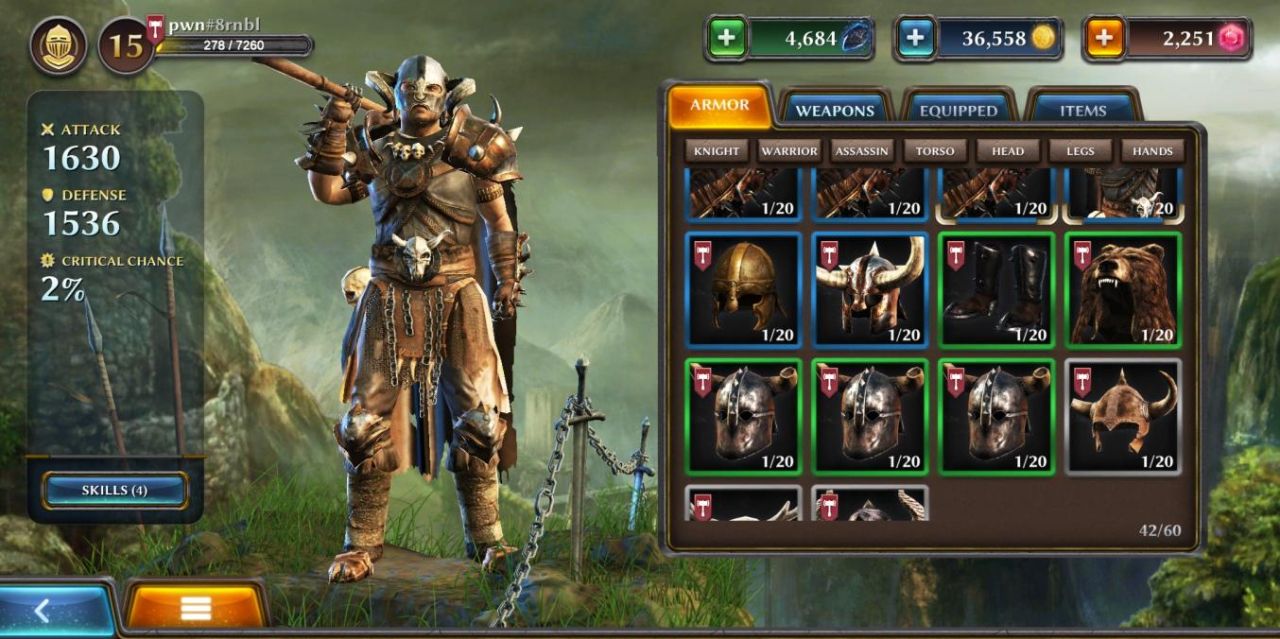1280x639 pixels.
Task: Choose the black leather boots item
Action: tap(997, 290)
